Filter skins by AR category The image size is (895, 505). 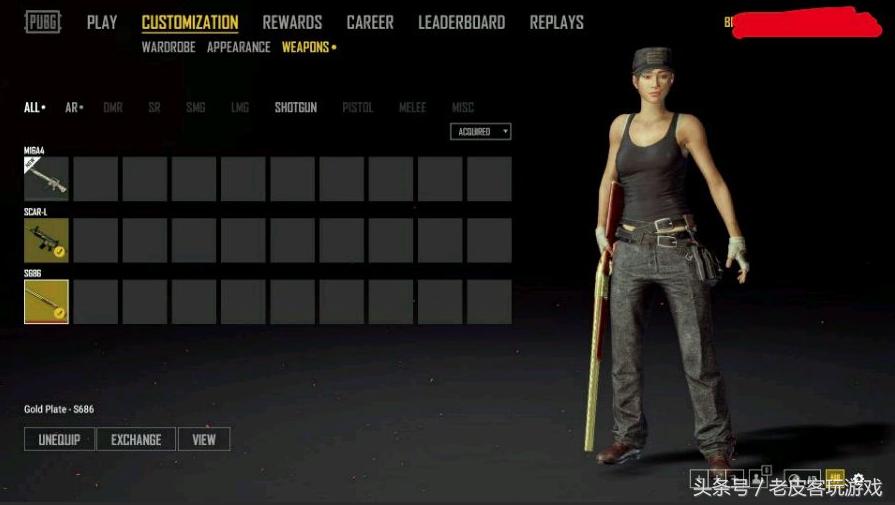tap(72, 107)
